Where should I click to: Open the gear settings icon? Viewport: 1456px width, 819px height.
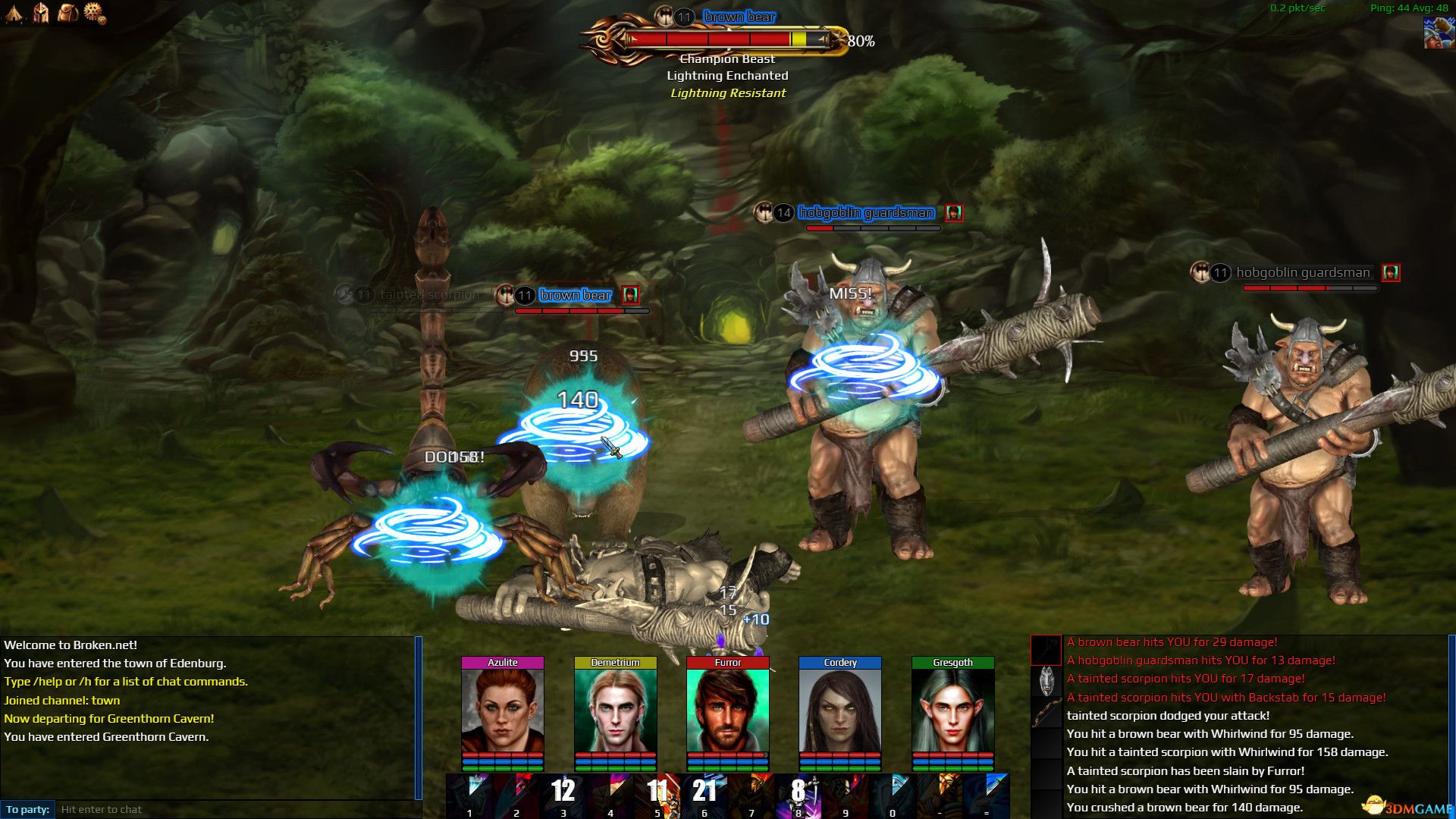click(x=91, y=13)
